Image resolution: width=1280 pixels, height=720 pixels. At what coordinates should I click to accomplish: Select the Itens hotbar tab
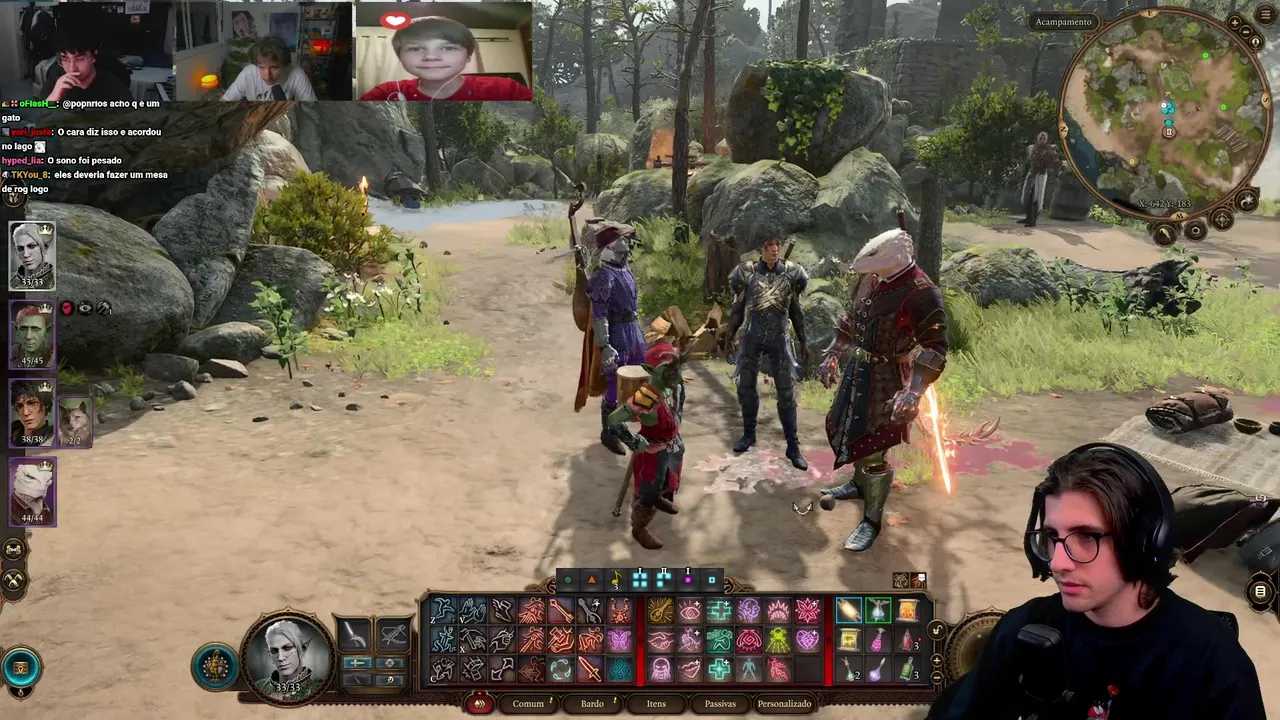656,704
